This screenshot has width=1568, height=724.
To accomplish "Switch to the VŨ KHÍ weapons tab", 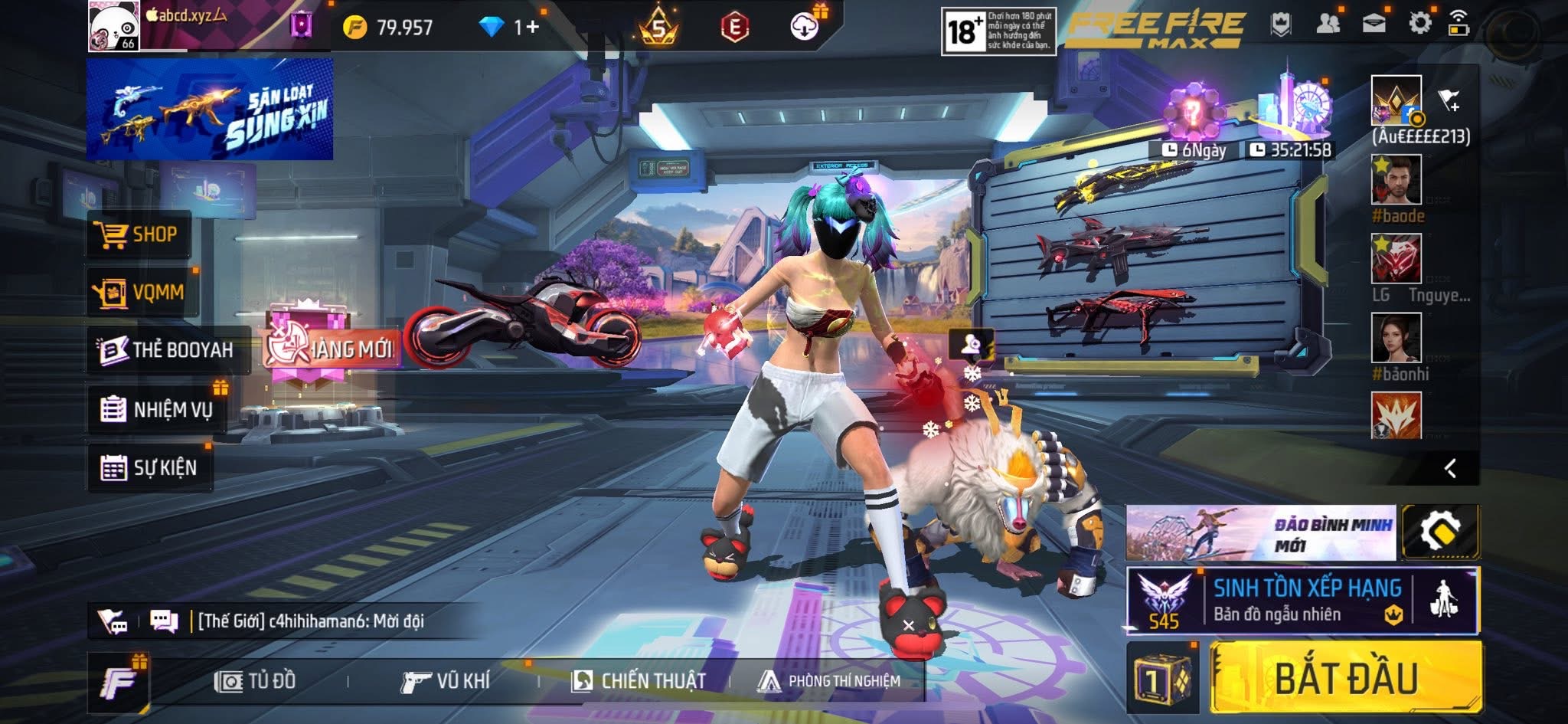I will click(446, 681).
